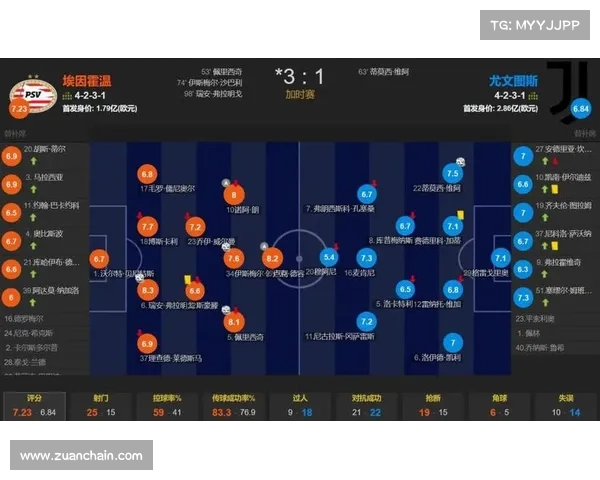The image size is (600, 480).
Task: Switch to the 过人 dribbles tab
Action: pos(300,405)
